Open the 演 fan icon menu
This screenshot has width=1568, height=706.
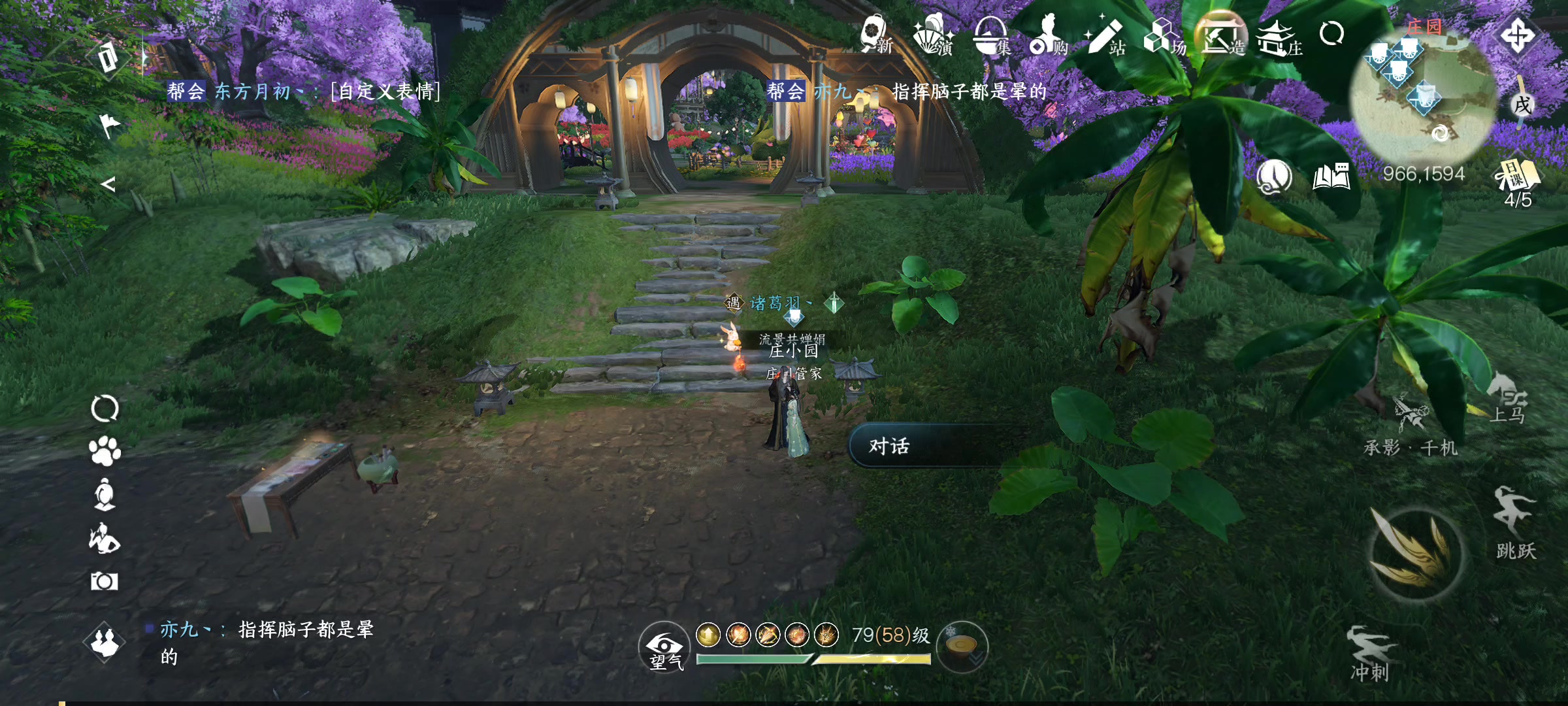[933, 35]
